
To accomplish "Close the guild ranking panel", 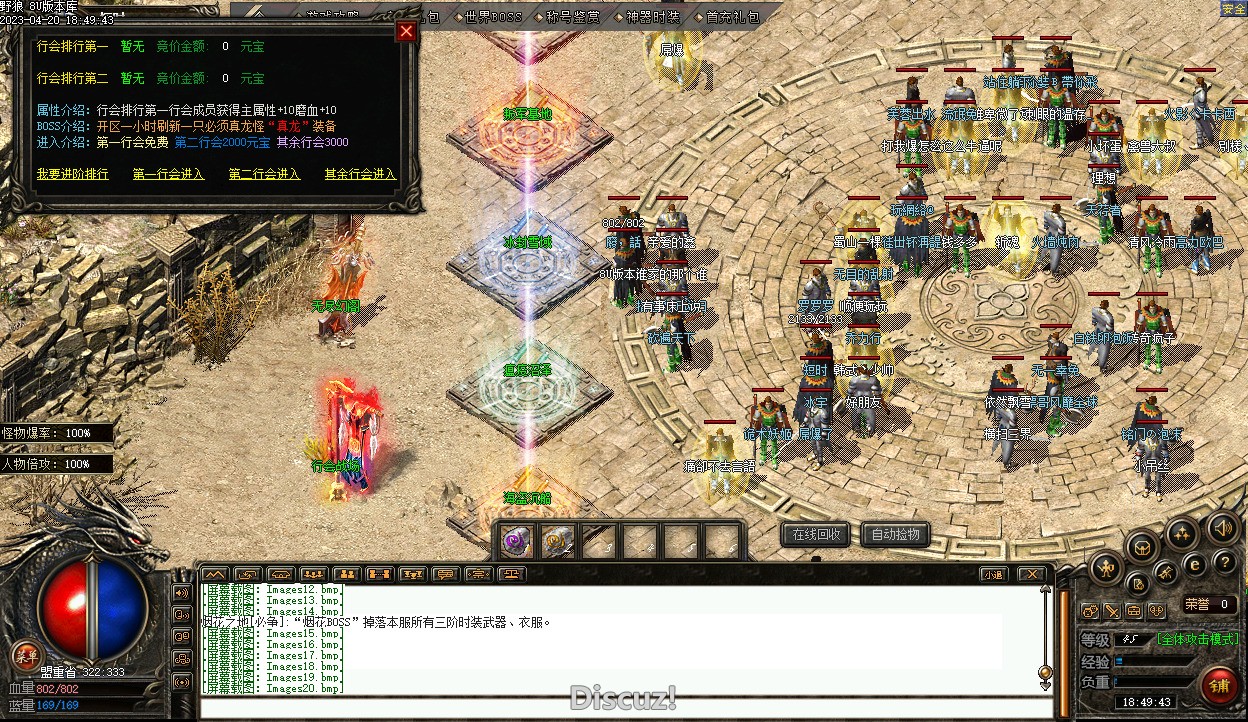I will [x=406, y=31].
